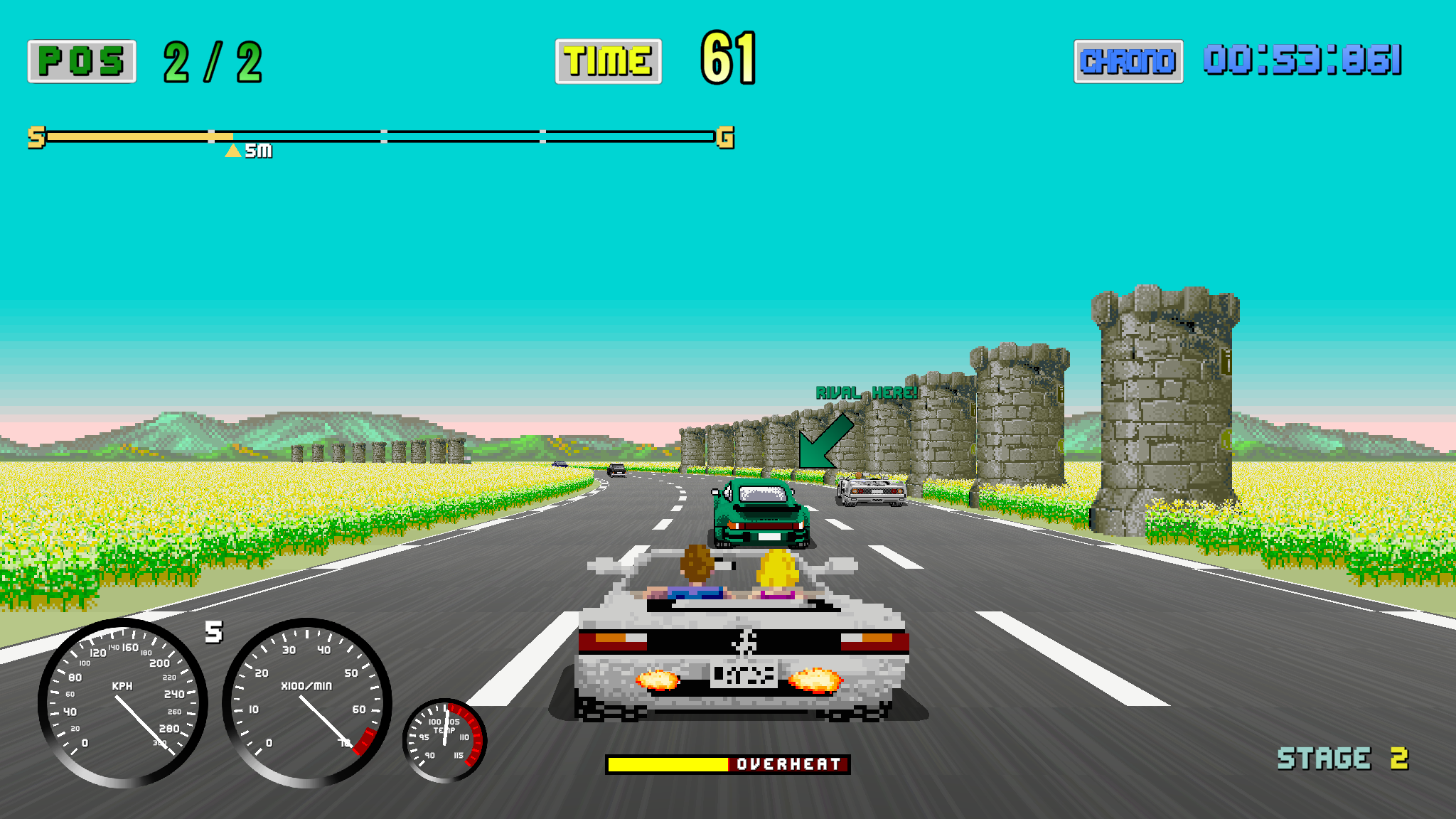Click the chrono time 00:53:861
Image resolution: width=1456 pixels, height=819 pixels.
coord(1305,61)
